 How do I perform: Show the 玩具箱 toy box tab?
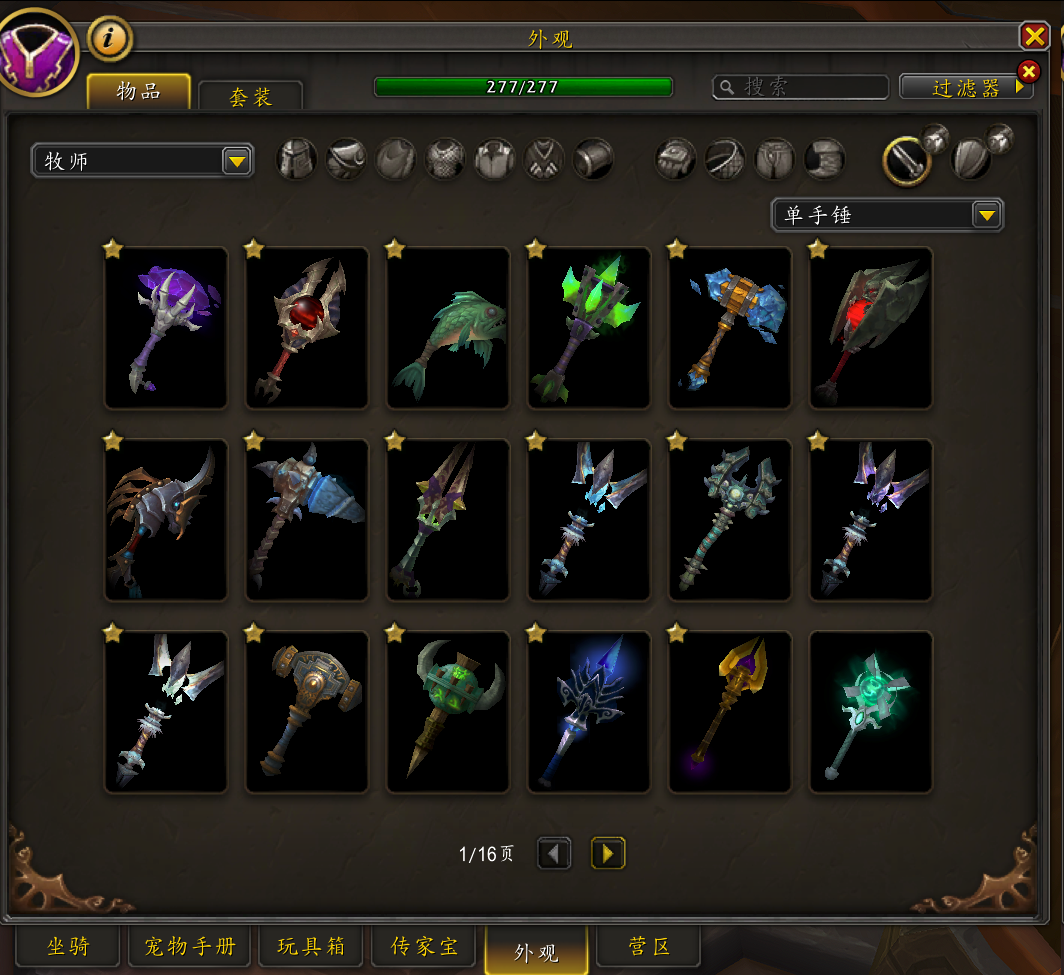click(x=311, y=946)
